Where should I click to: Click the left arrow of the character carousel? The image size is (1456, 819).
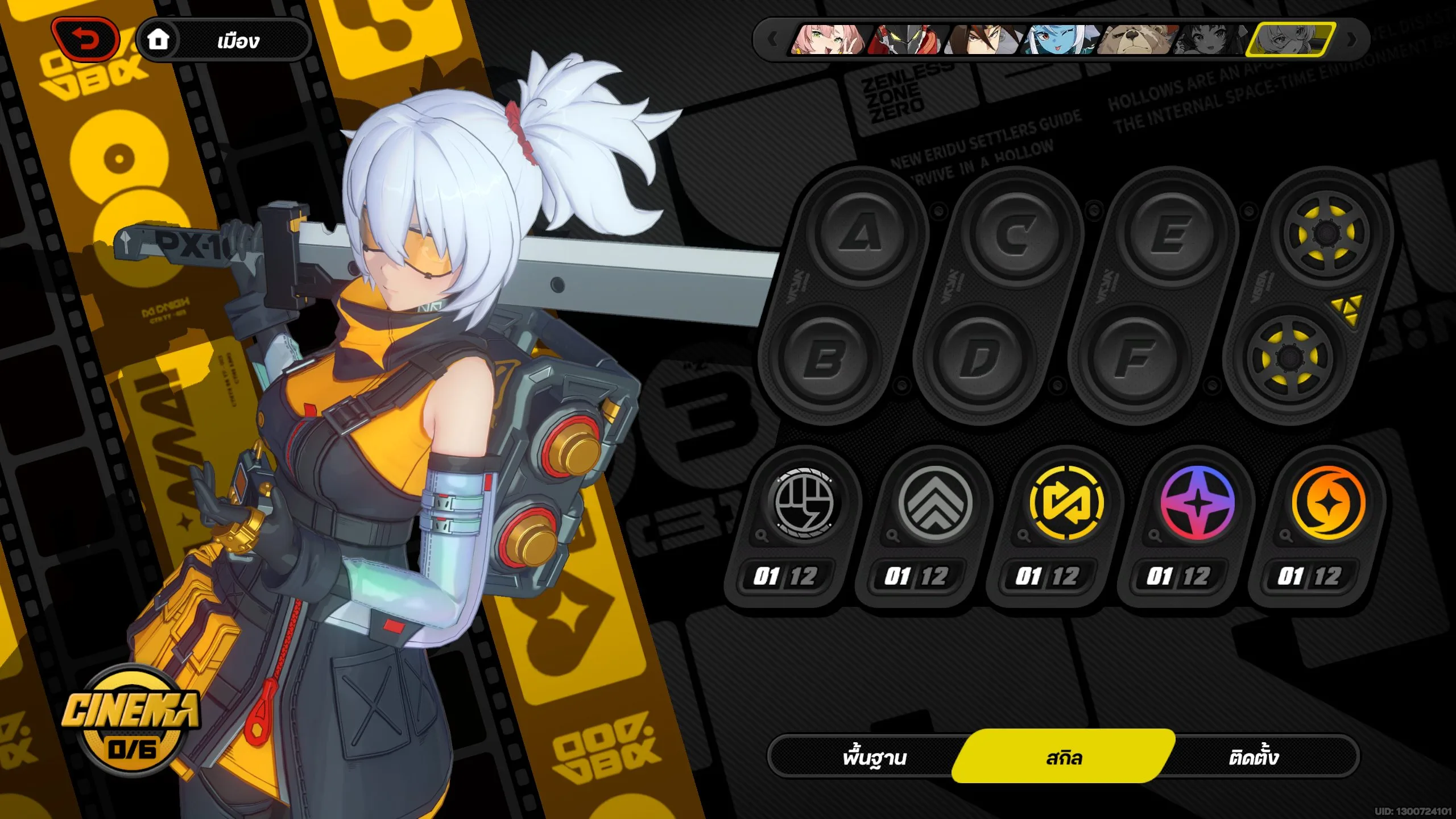coord(772,40)
